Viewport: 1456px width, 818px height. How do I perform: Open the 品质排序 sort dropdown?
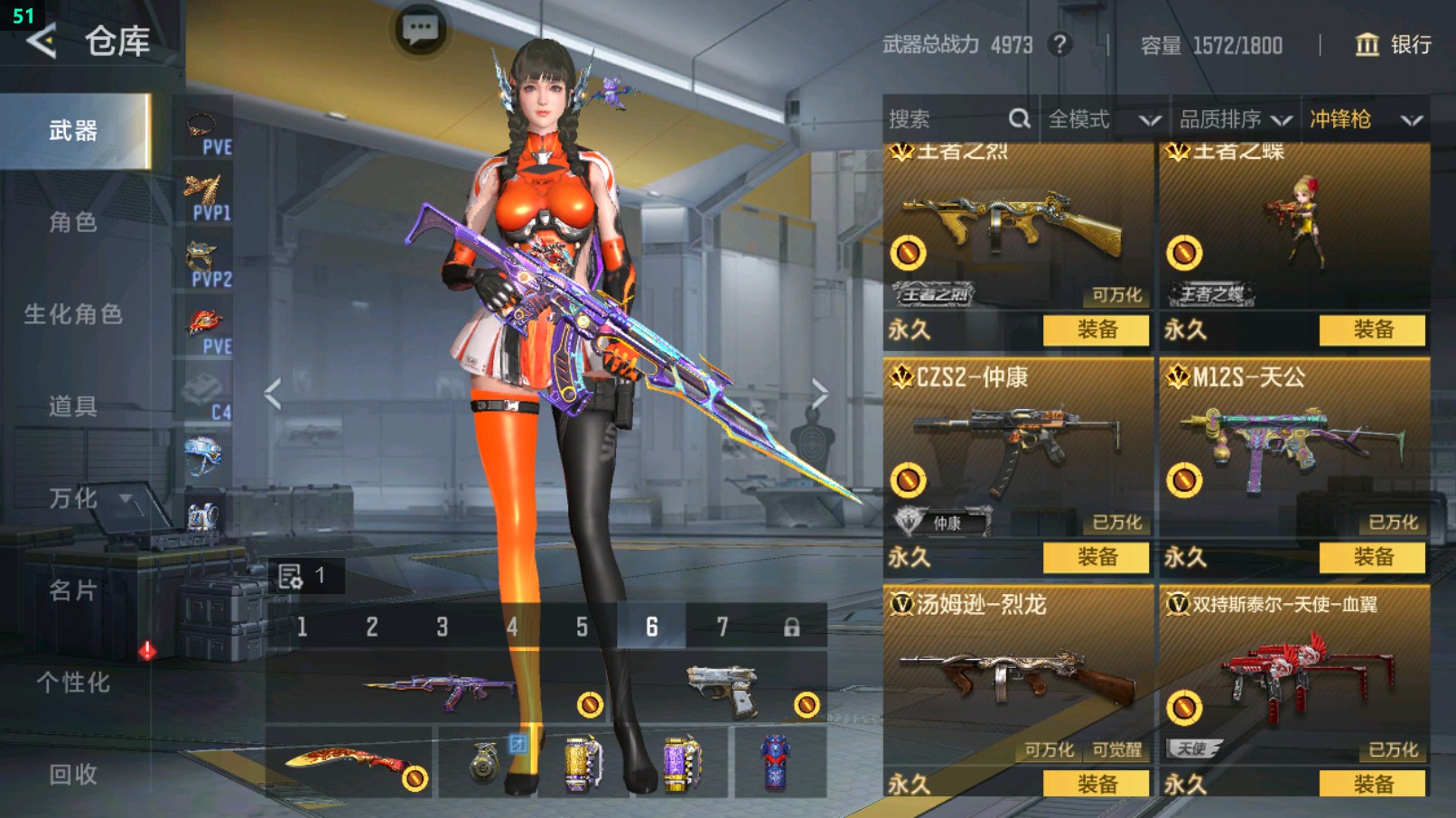tap(1235, 119)
